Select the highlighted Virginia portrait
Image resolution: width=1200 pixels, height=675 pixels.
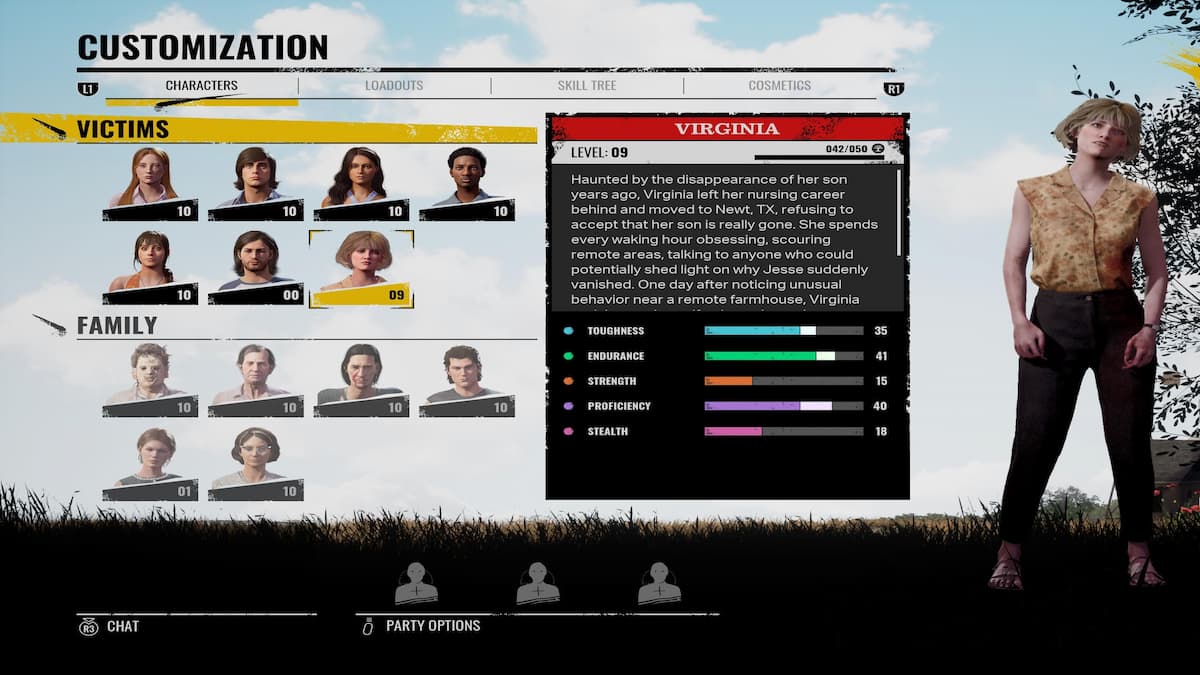361,267
